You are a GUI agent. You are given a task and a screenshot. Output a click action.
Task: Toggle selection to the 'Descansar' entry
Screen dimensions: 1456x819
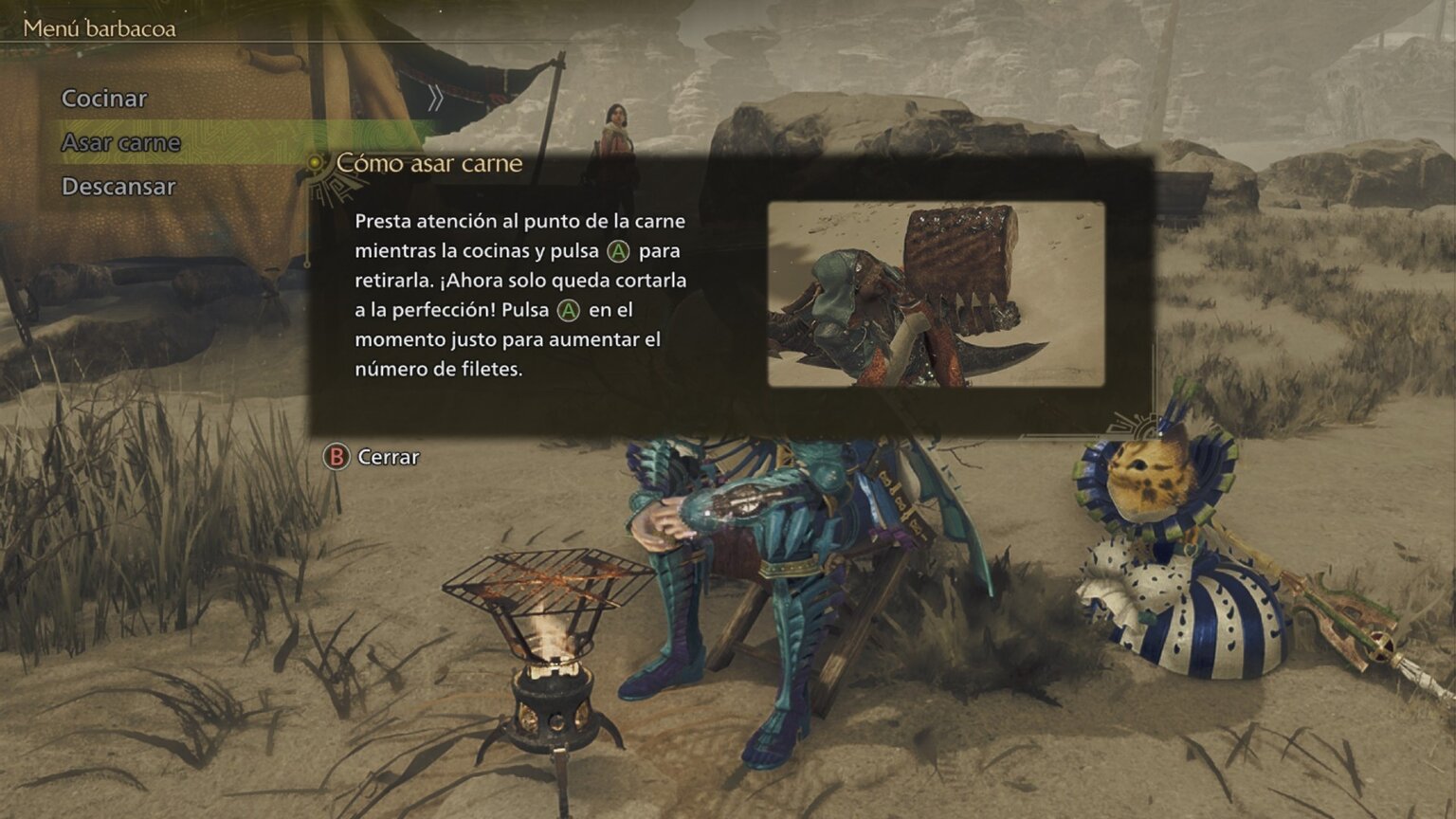118,187
